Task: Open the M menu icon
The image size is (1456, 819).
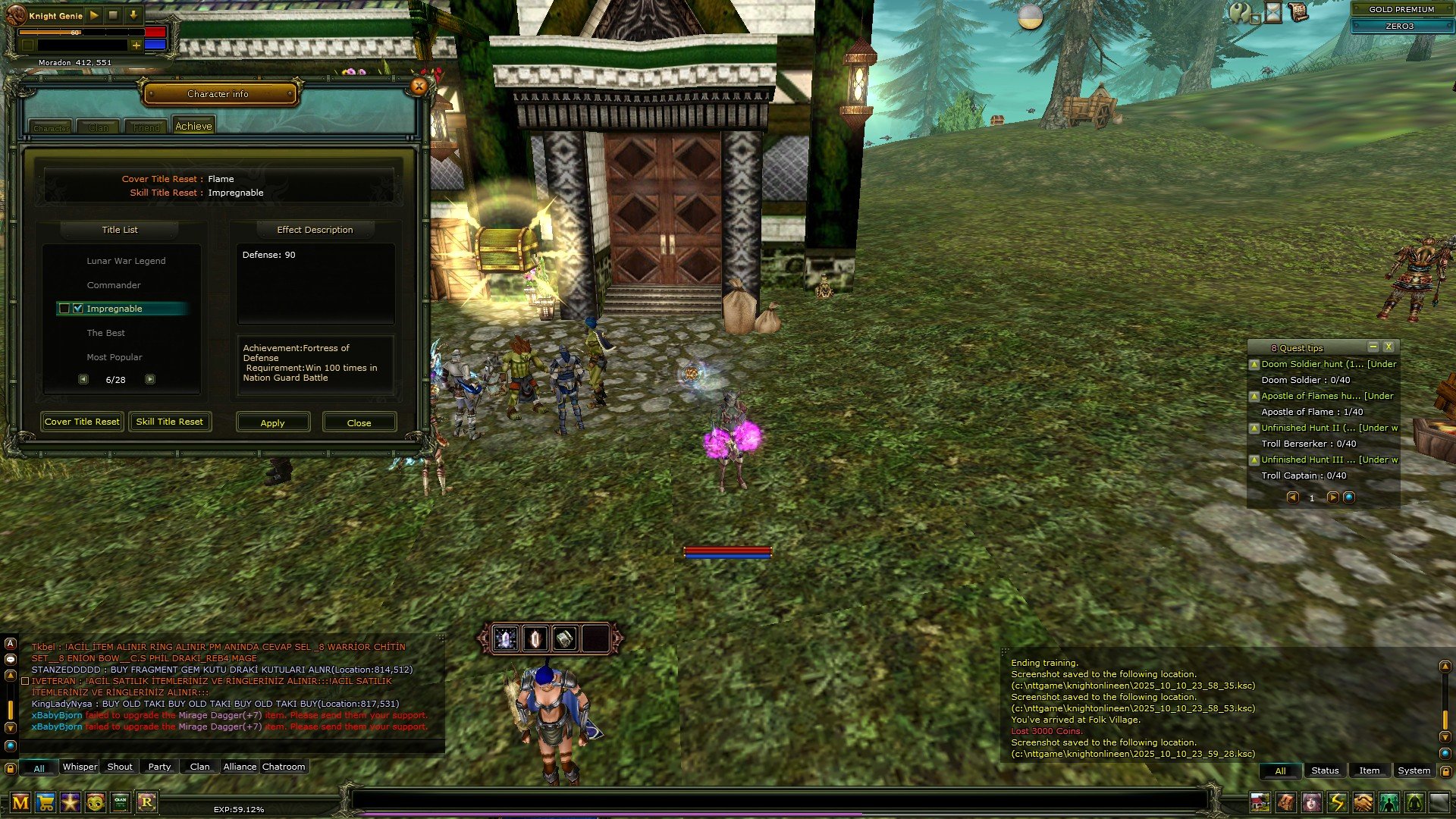Action: coord(20,802)
